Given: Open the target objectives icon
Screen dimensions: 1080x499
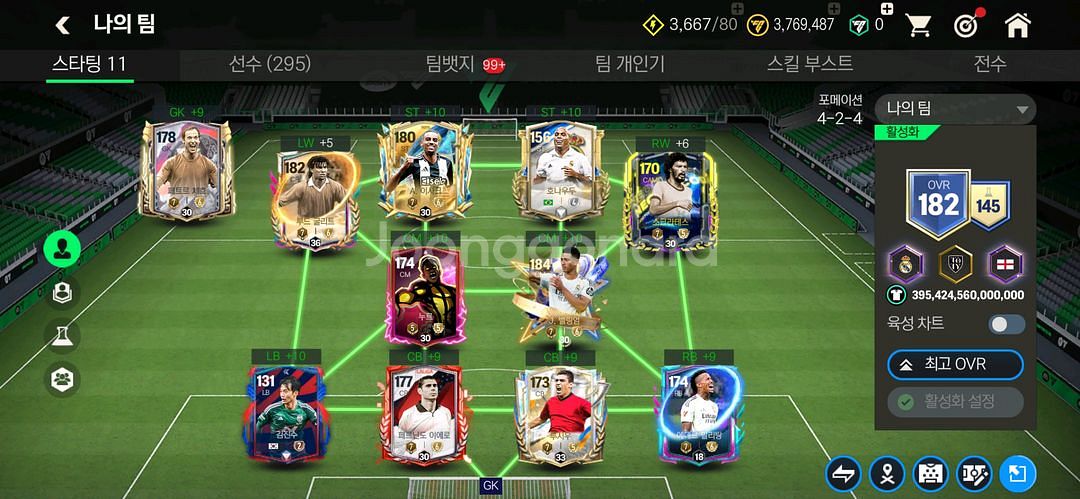Looking at the screenshot, I should (x=967, y=24).
